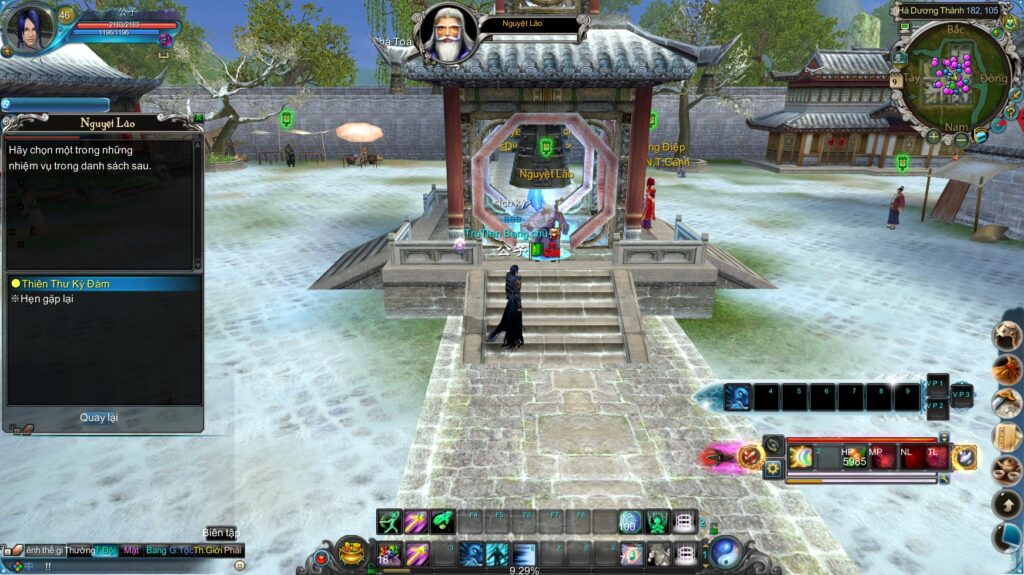Image resolution: width=1024 pixels, height=575 pixels.
Task: Switch to the Thường chat channel tab
Action: (x=80, y=550)
